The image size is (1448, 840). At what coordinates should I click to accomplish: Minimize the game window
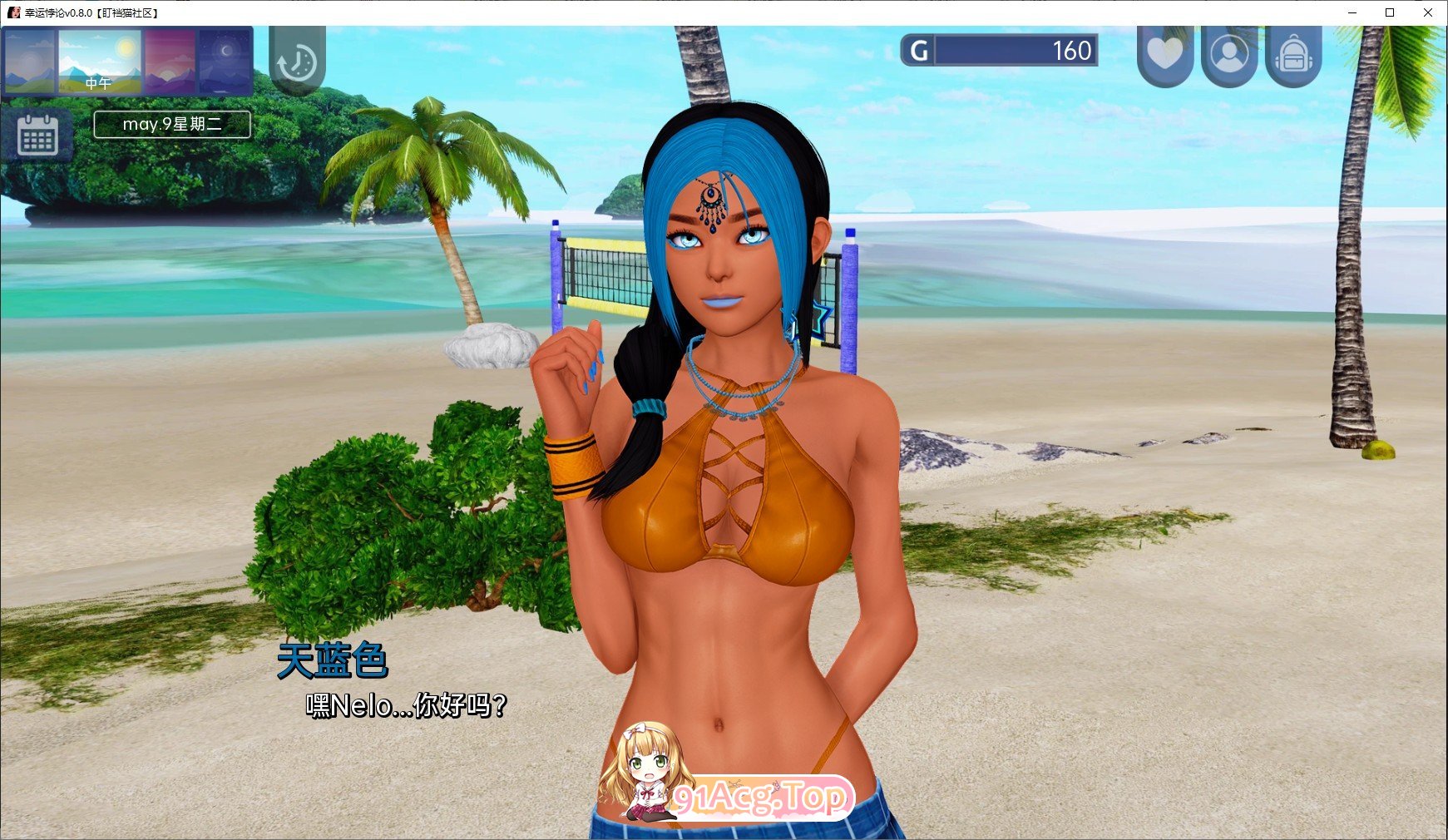click(x=1351, y=12)
